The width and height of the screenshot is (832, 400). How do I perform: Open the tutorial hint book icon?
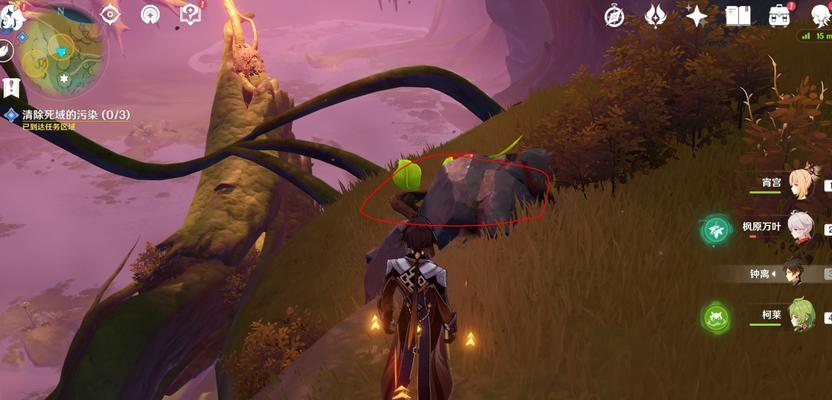tap(190, 14)
